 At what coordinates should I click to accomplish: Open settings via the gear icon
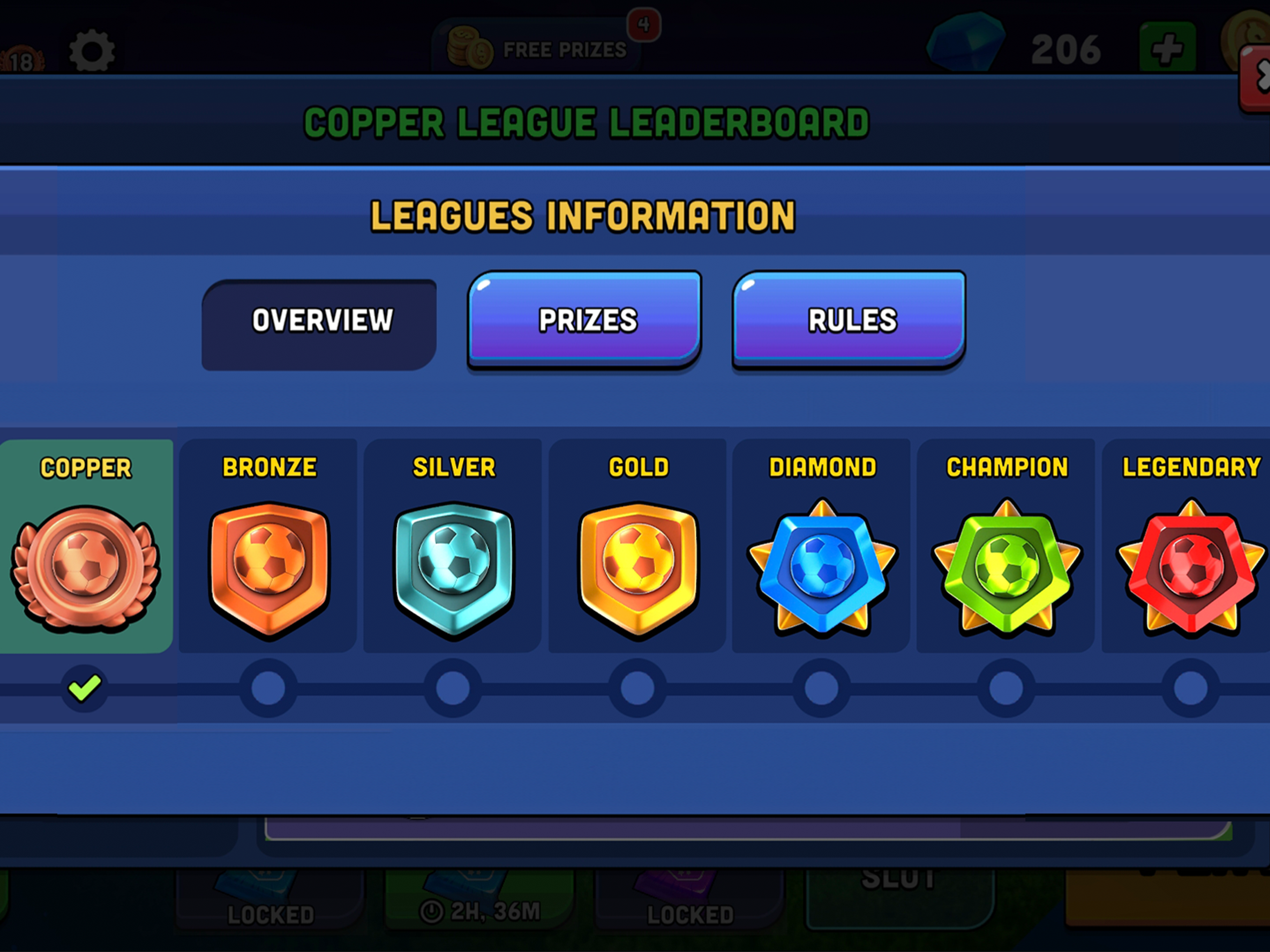[92, 51]
